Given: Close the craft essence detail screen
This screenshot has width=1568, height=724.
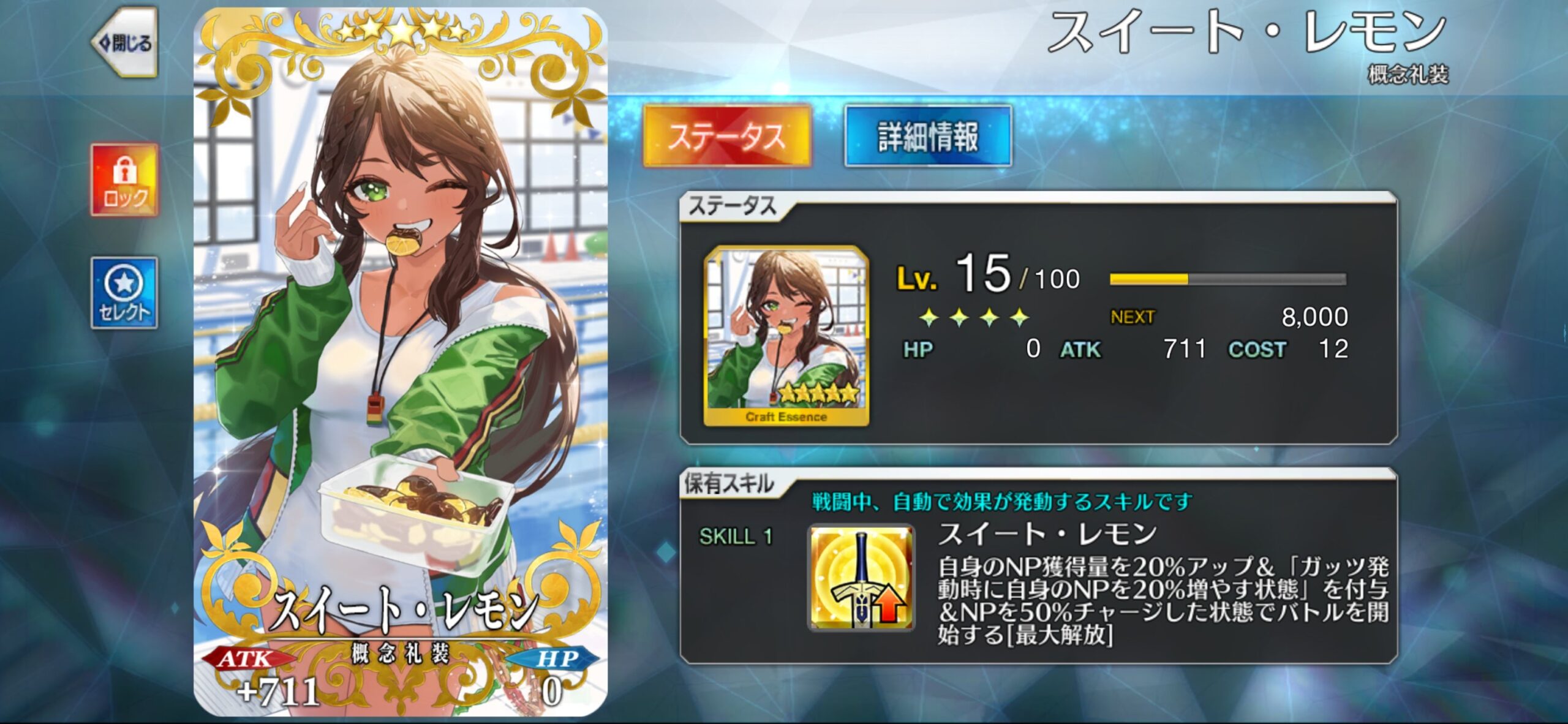Looking at the screenshot, I should point(126,43).
